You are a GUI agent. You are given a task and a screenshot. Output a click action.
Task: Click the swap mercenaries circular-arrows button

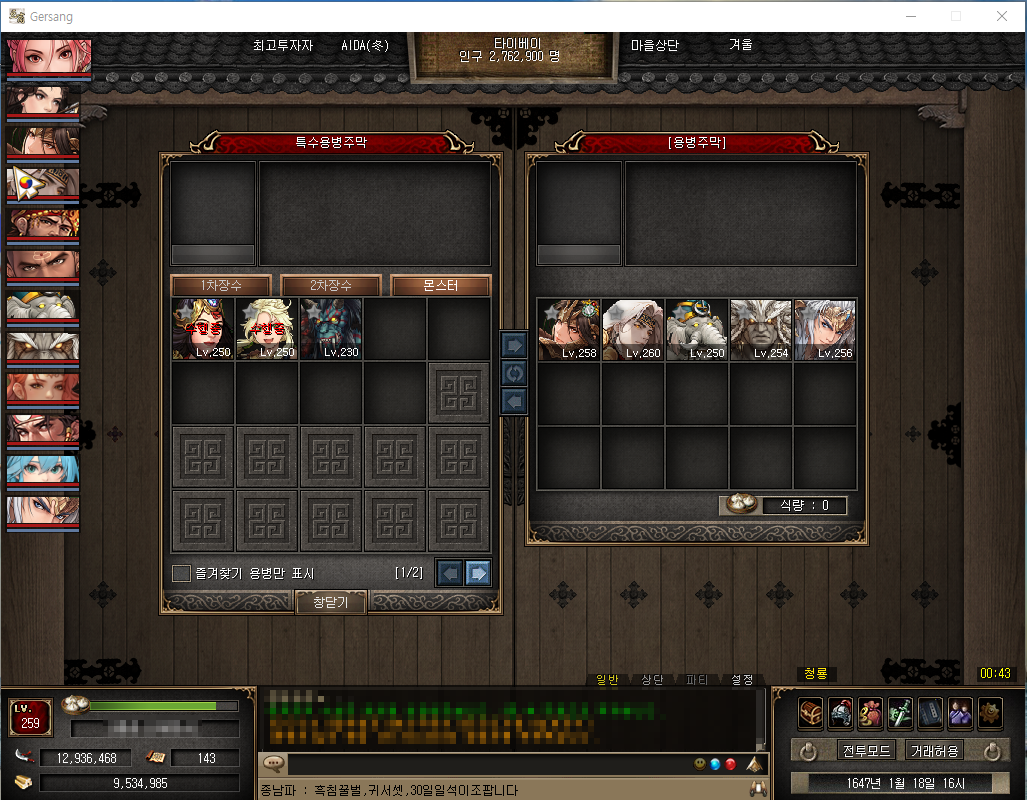(513, 373)
